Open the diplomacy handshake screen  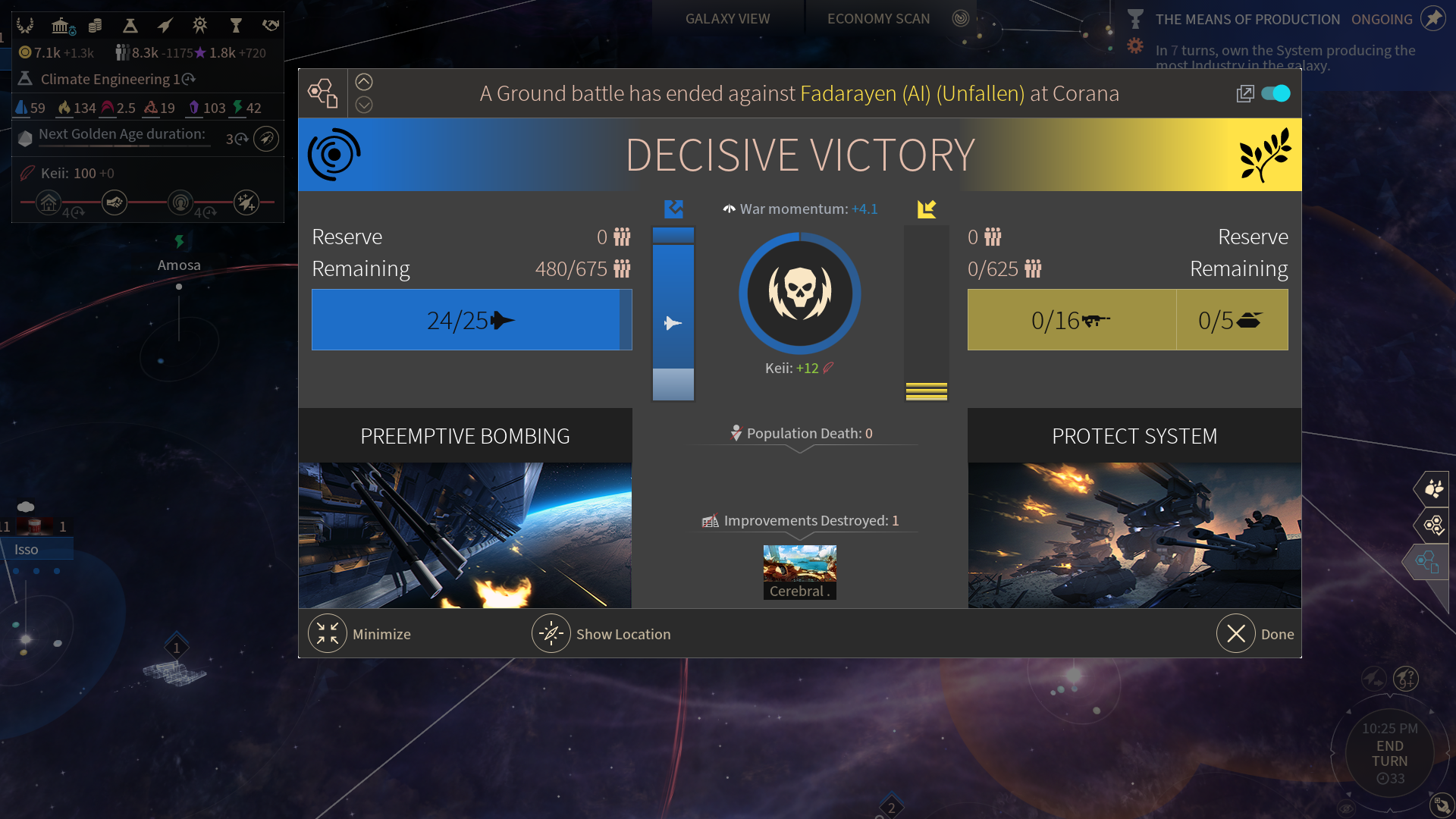pyautogui.click(x=271, y=26)
